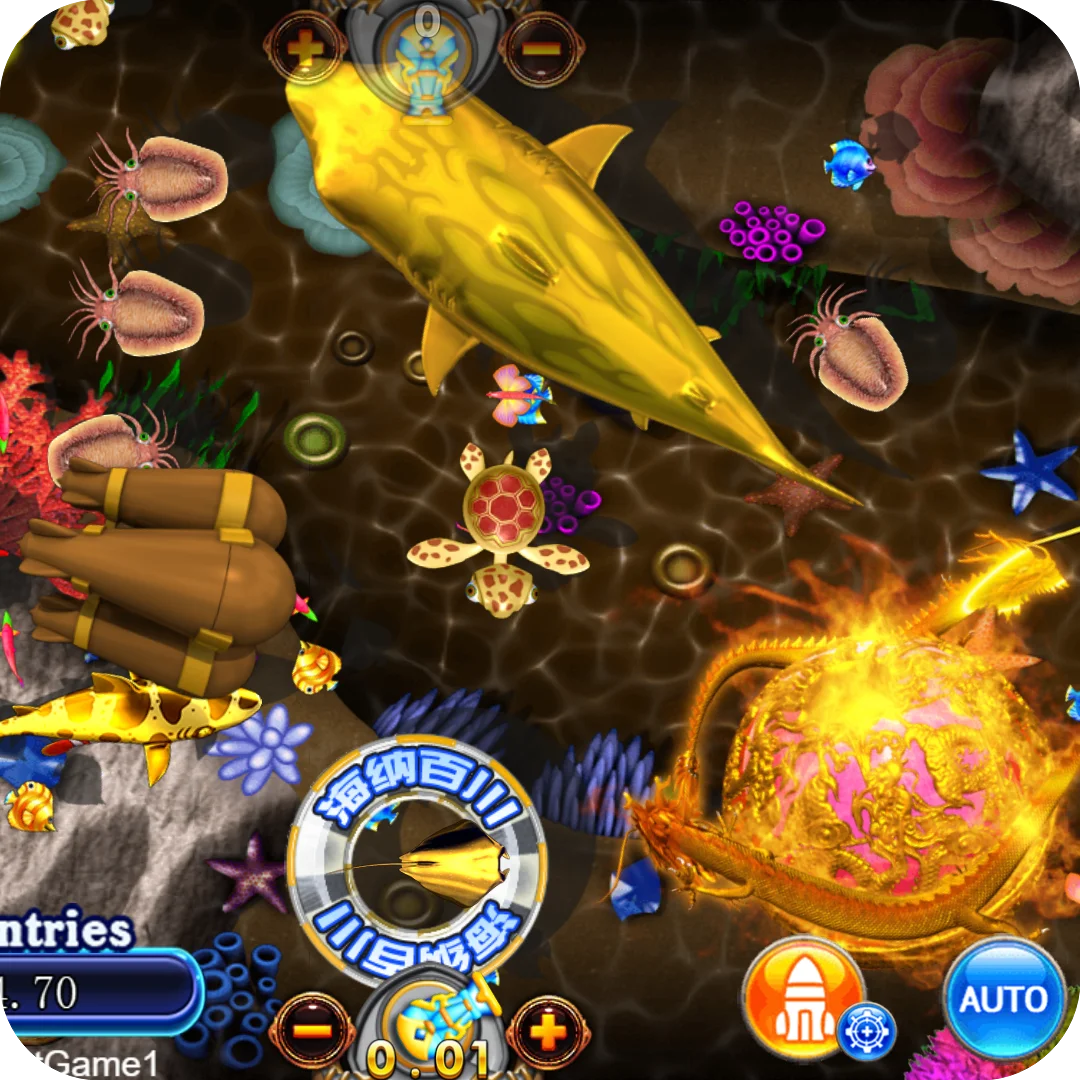The width and height of the screenshot is (1080, 1080).
Task: Enable the blue crosshair target lock
Action: [865, 1031]
